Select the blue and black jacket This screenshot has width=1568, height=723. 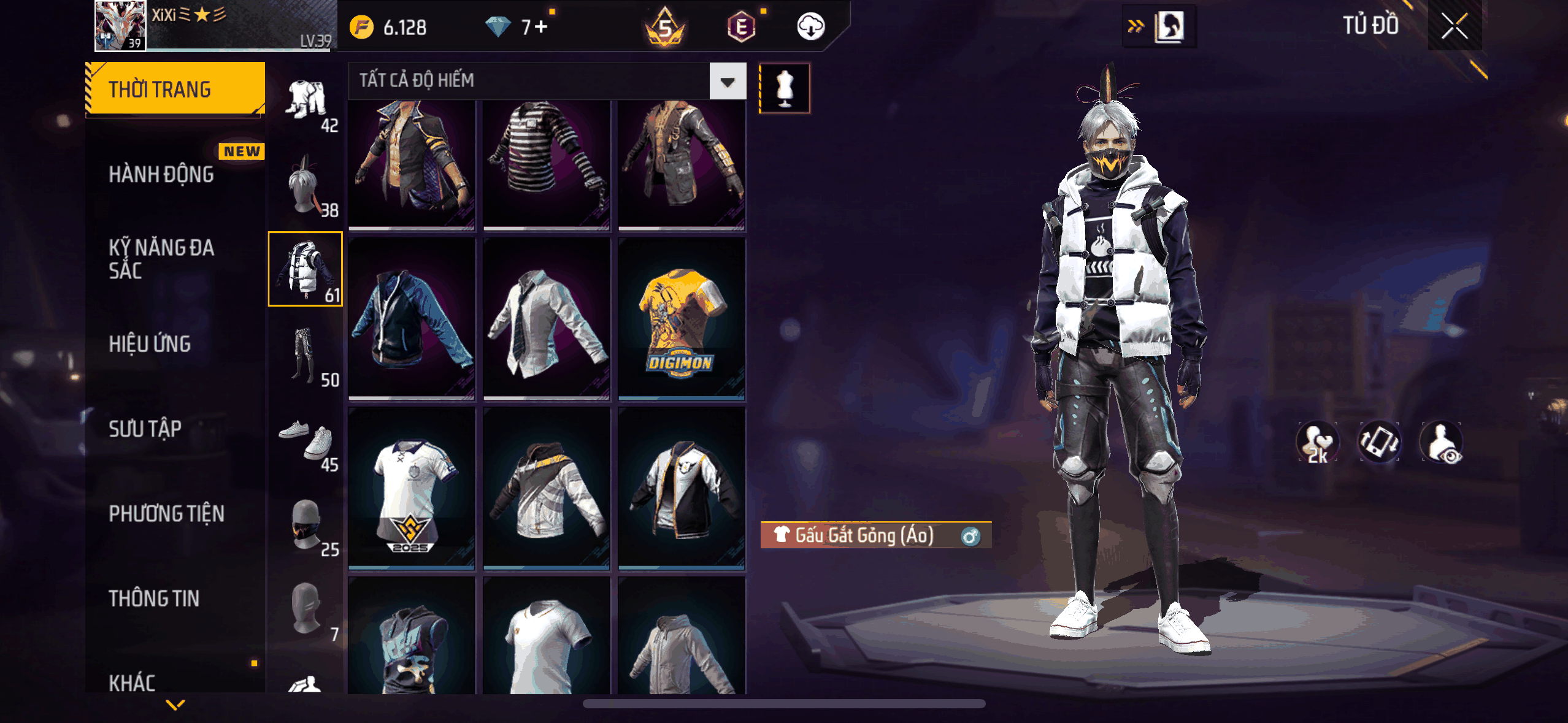pyautogui.click(x=412, y=319)
